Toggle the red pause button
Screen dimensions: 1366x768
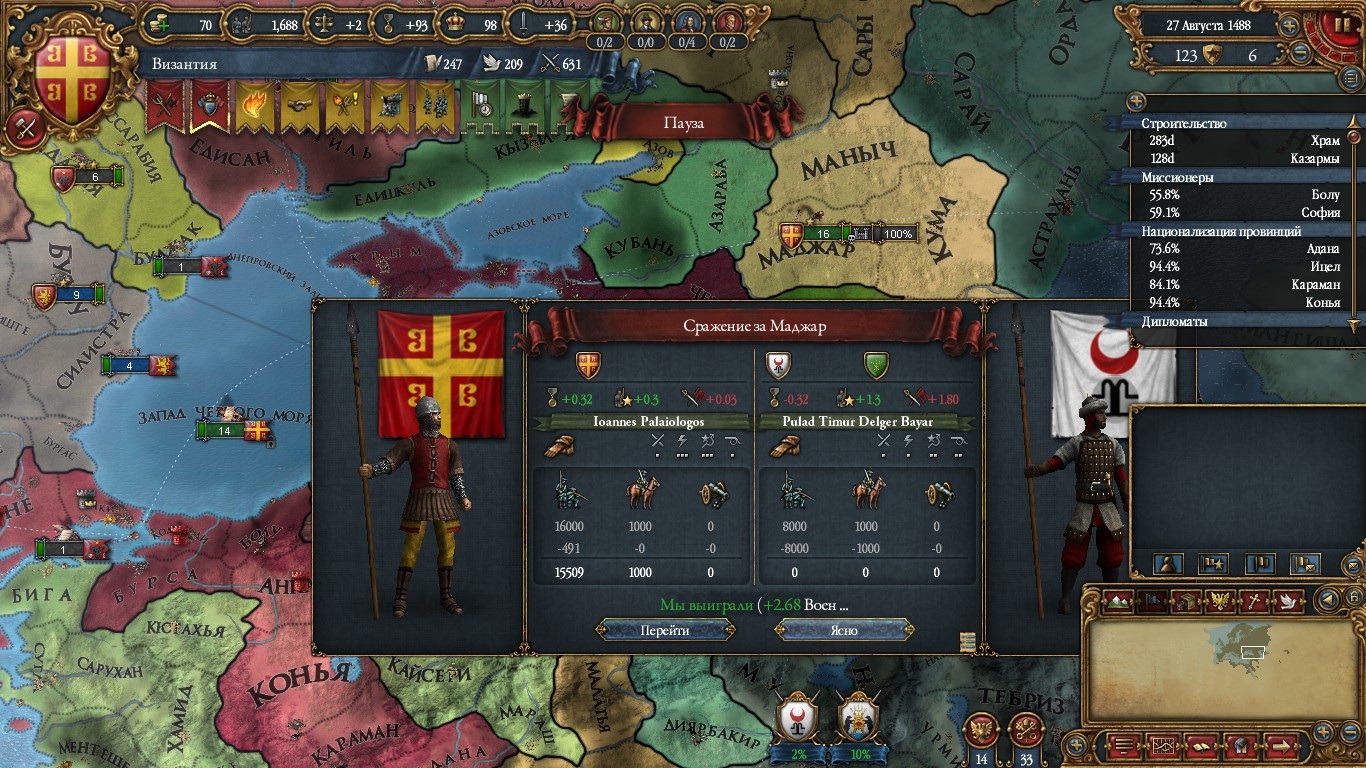click(1336, 25)
